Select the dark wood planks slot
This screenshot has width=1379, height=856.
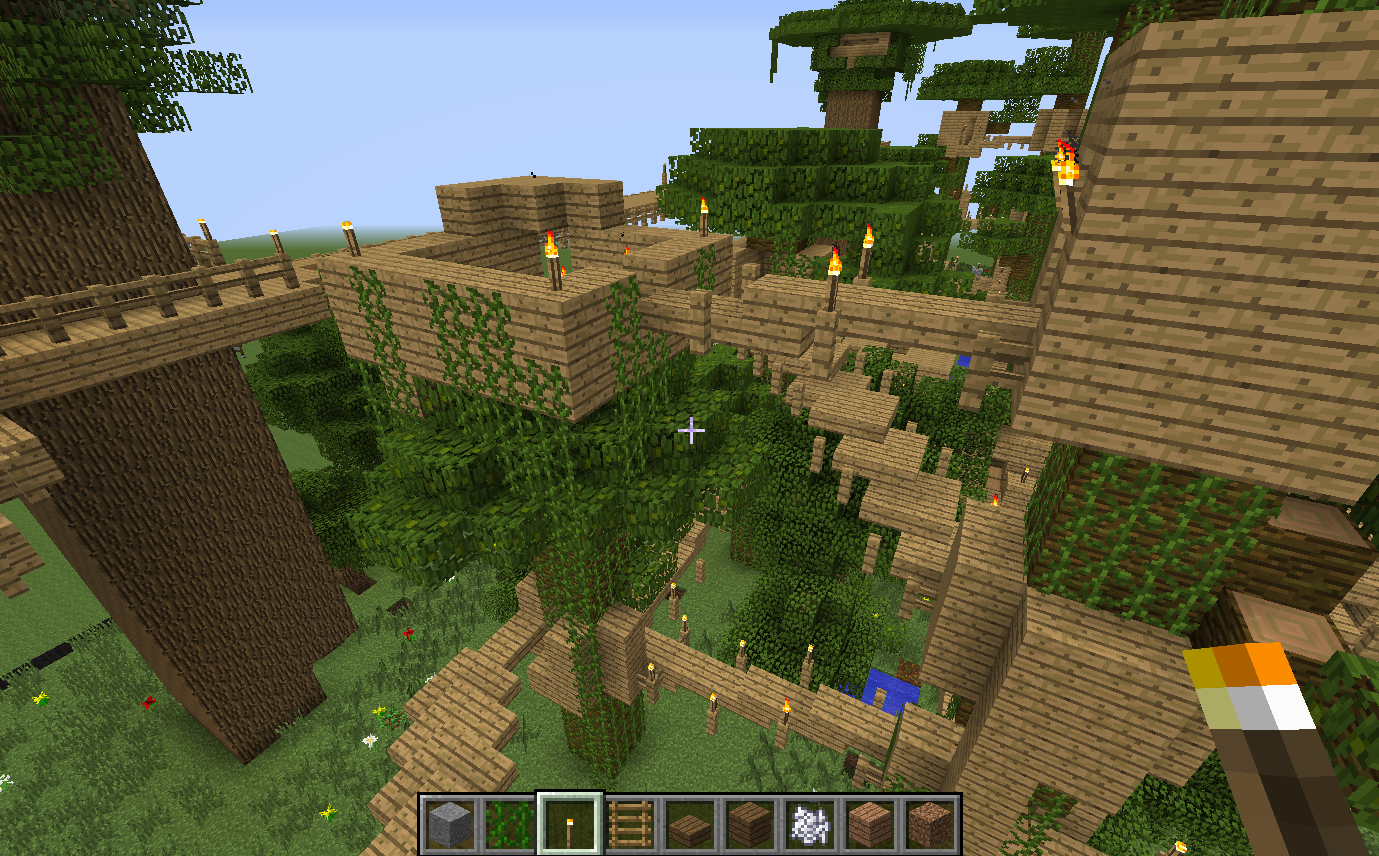pos(750,824)
